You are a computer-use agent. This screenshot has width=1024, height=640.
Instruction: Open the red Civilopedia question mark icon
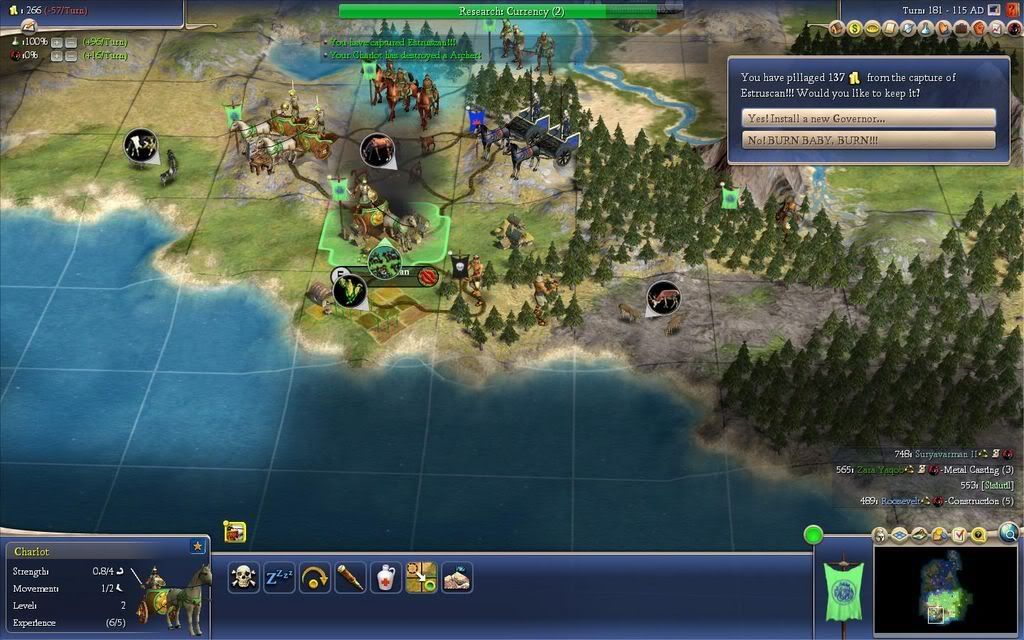pos(1013,9)
